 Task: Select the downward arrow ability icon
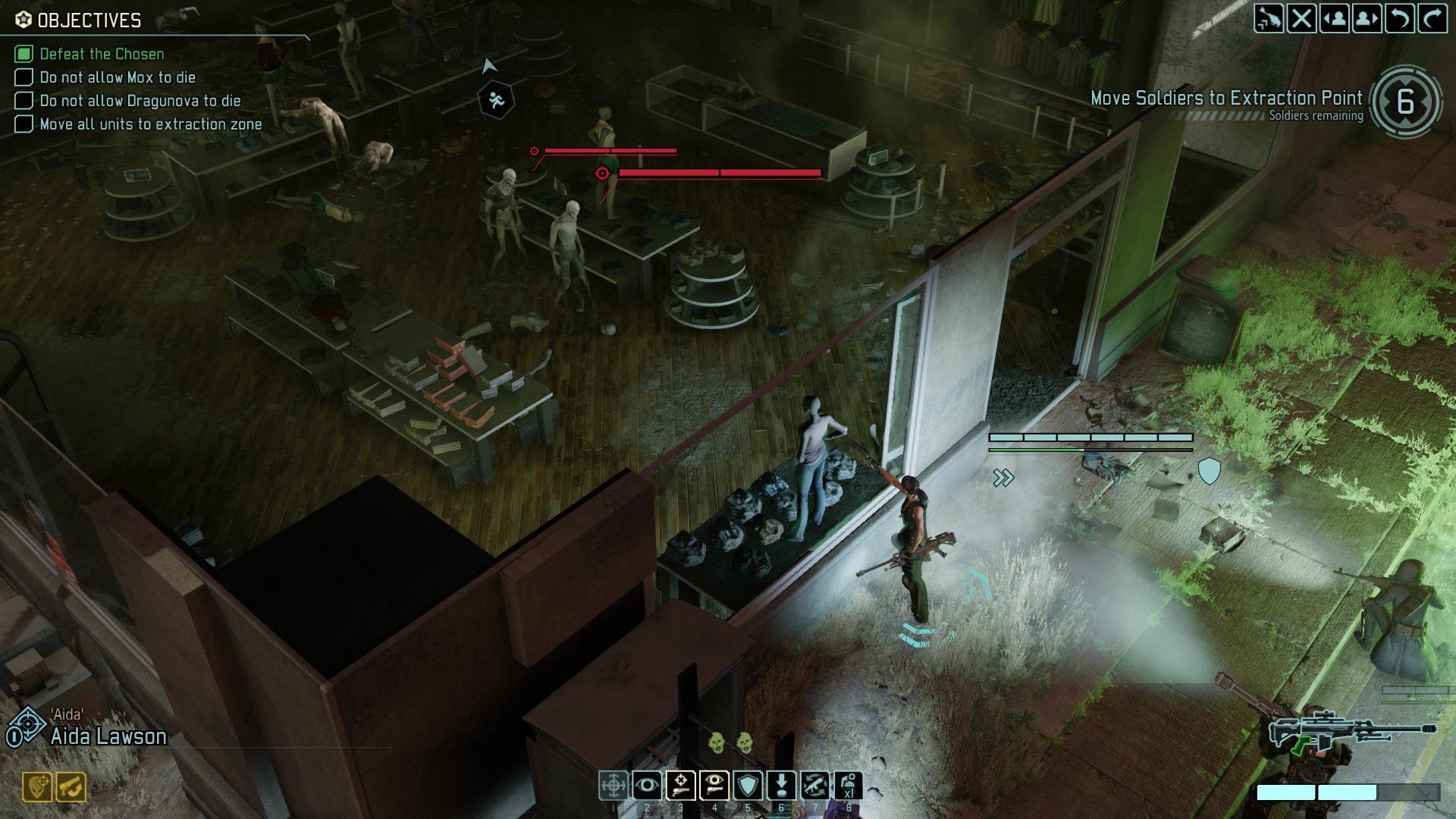point(781,786)
